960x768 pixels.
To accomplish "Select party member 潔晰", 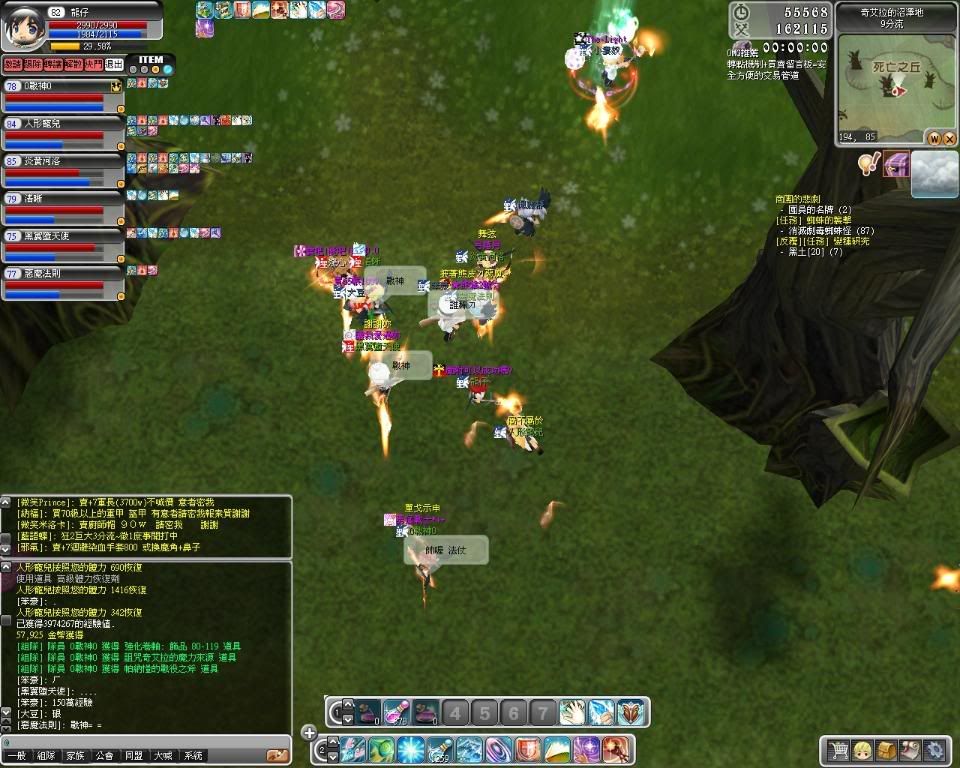I will pyautogui.click(x=60, y=198).
